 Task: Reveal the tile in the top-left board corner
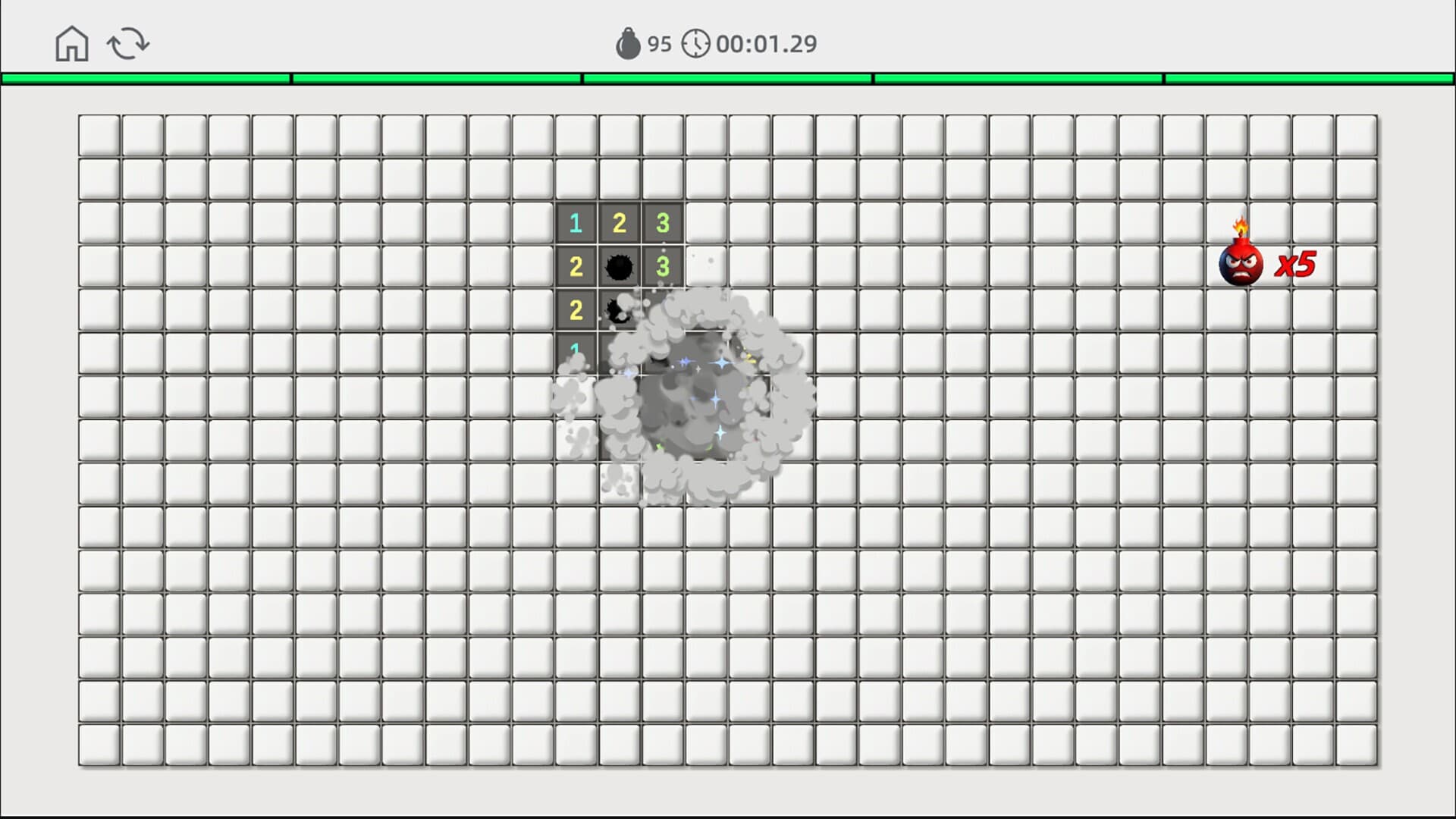pyautogui.click(x=99, y=135)
